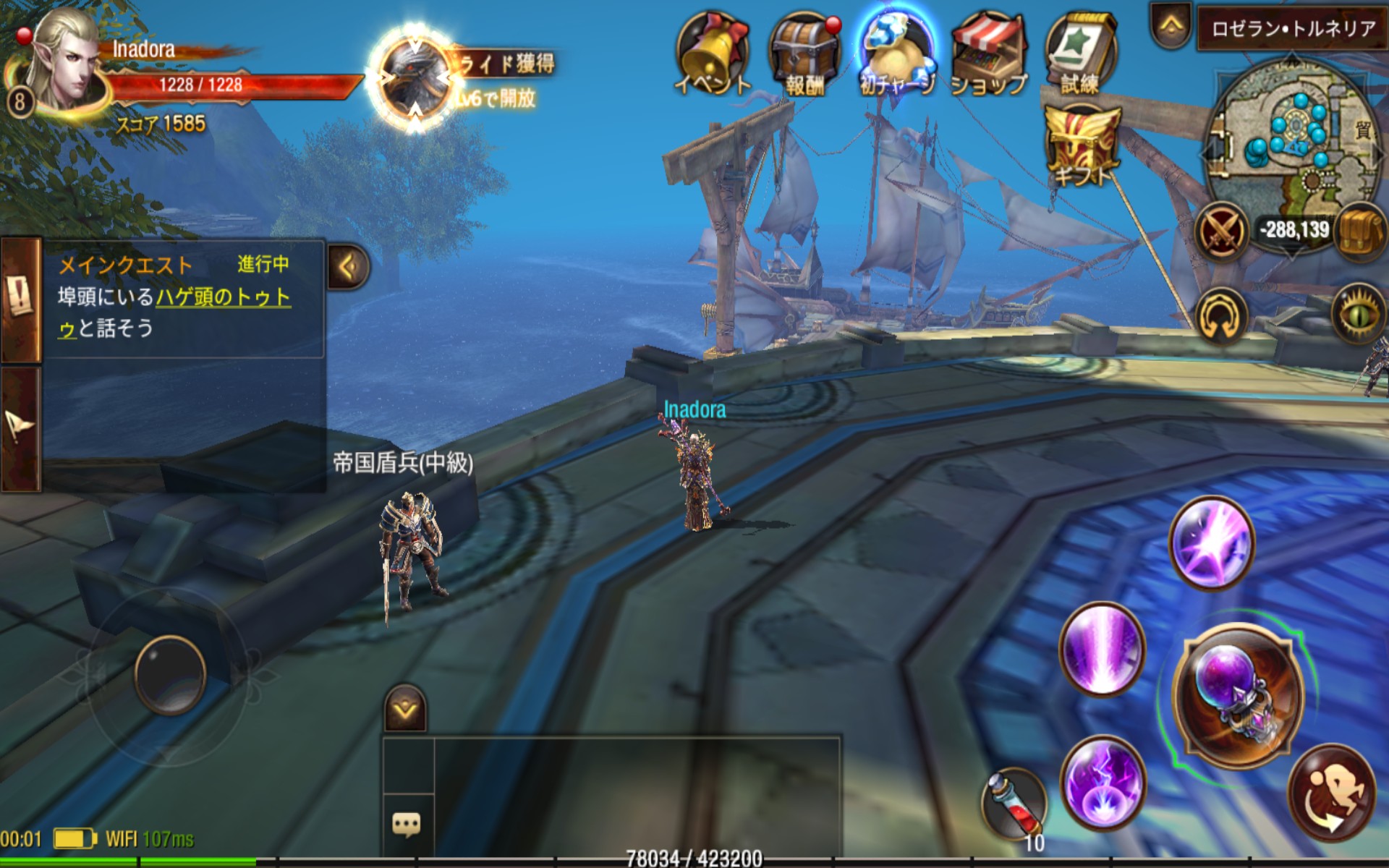The height and width of the screenshot is (868, 1389).
Task: Activate the main purple orb staff attack
Action: point(1239,696)
